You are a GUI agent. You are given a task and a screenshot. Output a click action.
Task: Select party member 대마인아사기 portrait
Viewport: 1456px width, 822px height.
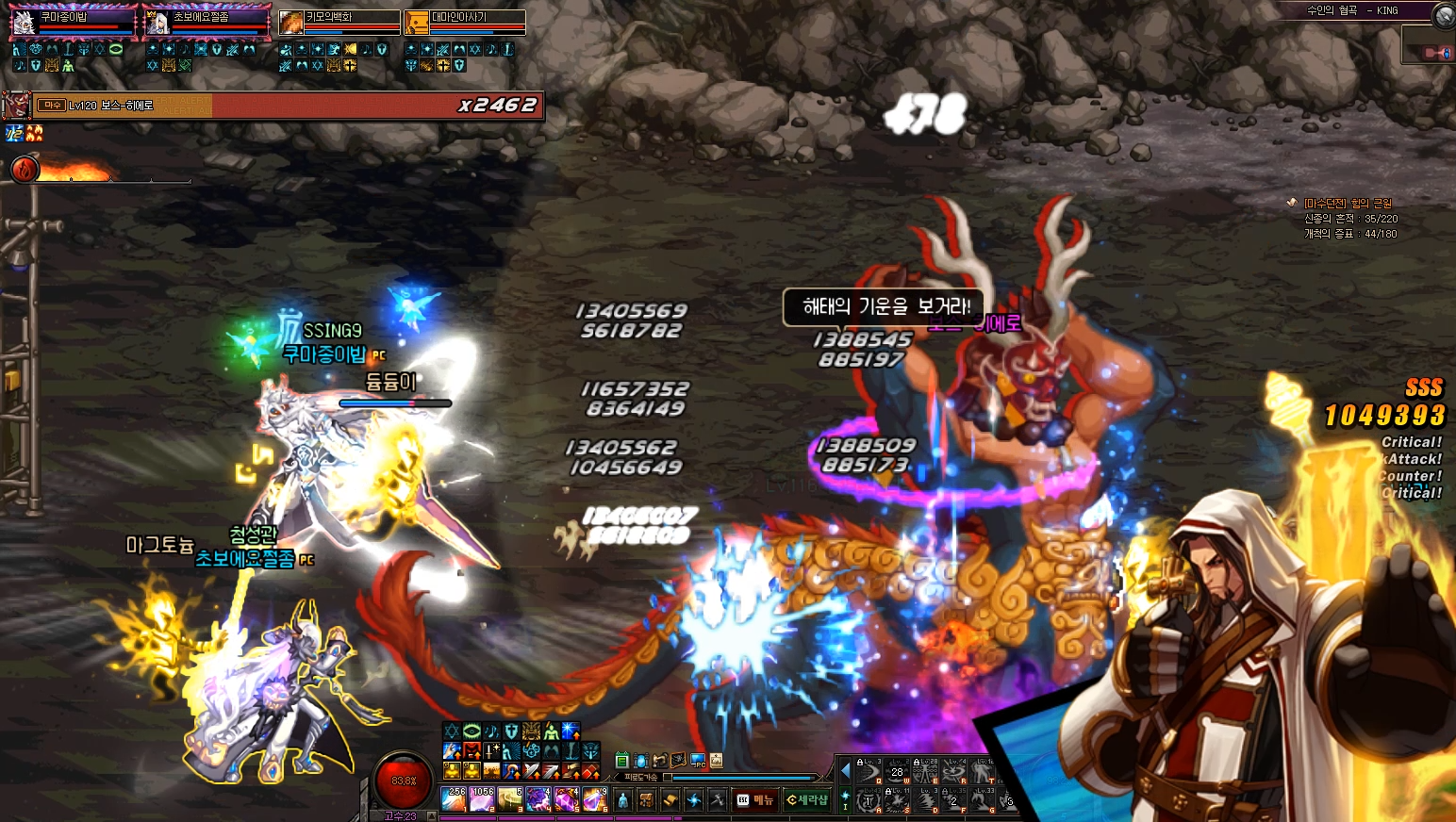416,22
